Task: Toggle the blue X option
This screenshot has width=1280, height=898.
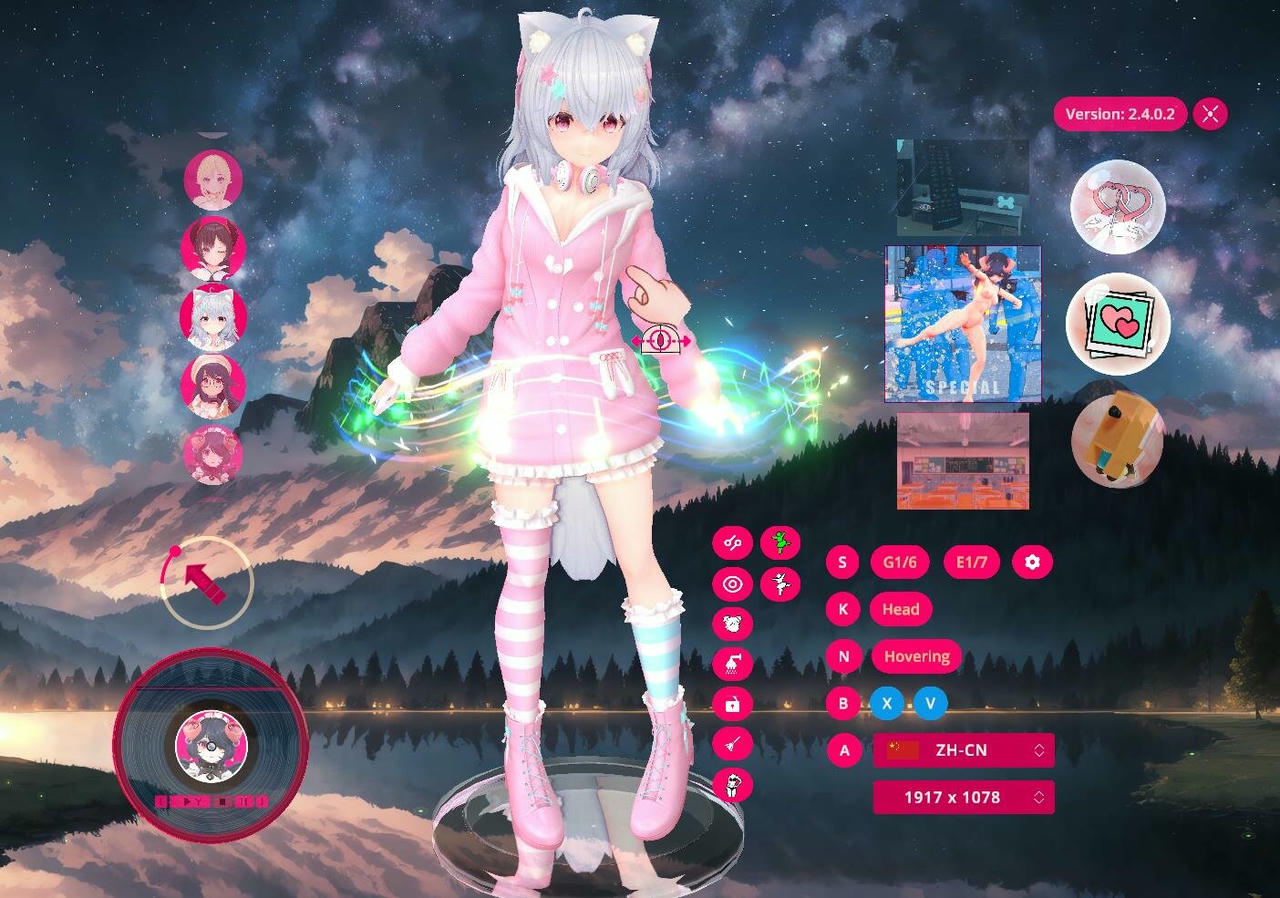Action: 886,704
